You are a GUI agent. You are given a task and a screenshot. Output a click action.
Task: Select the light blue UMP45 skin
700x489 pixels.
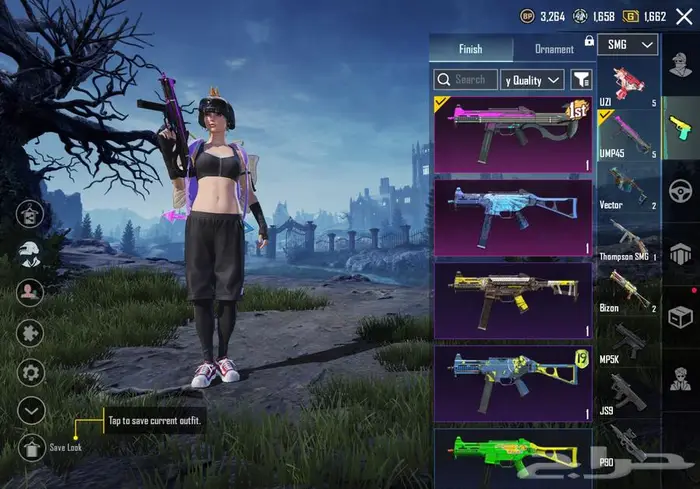(x=513, y=217)
